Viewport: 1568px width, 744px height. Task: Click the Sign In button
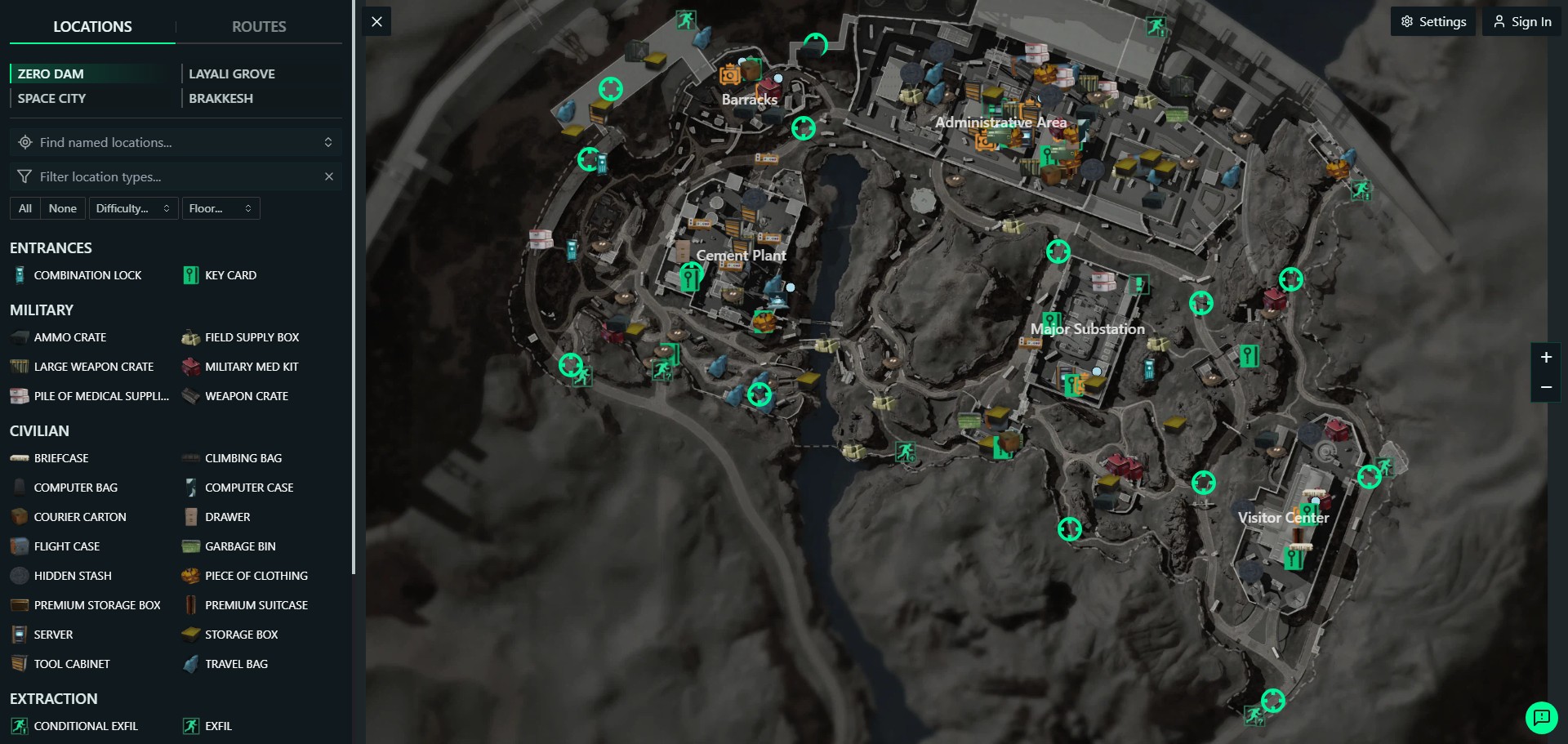tap(1521, 21)
